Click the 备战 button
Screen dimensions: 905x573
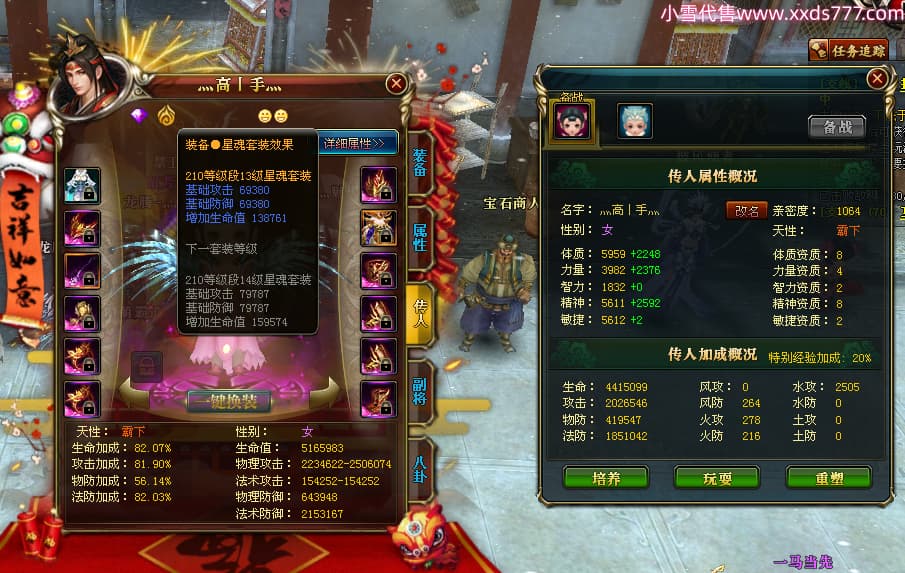click(837, 126)
